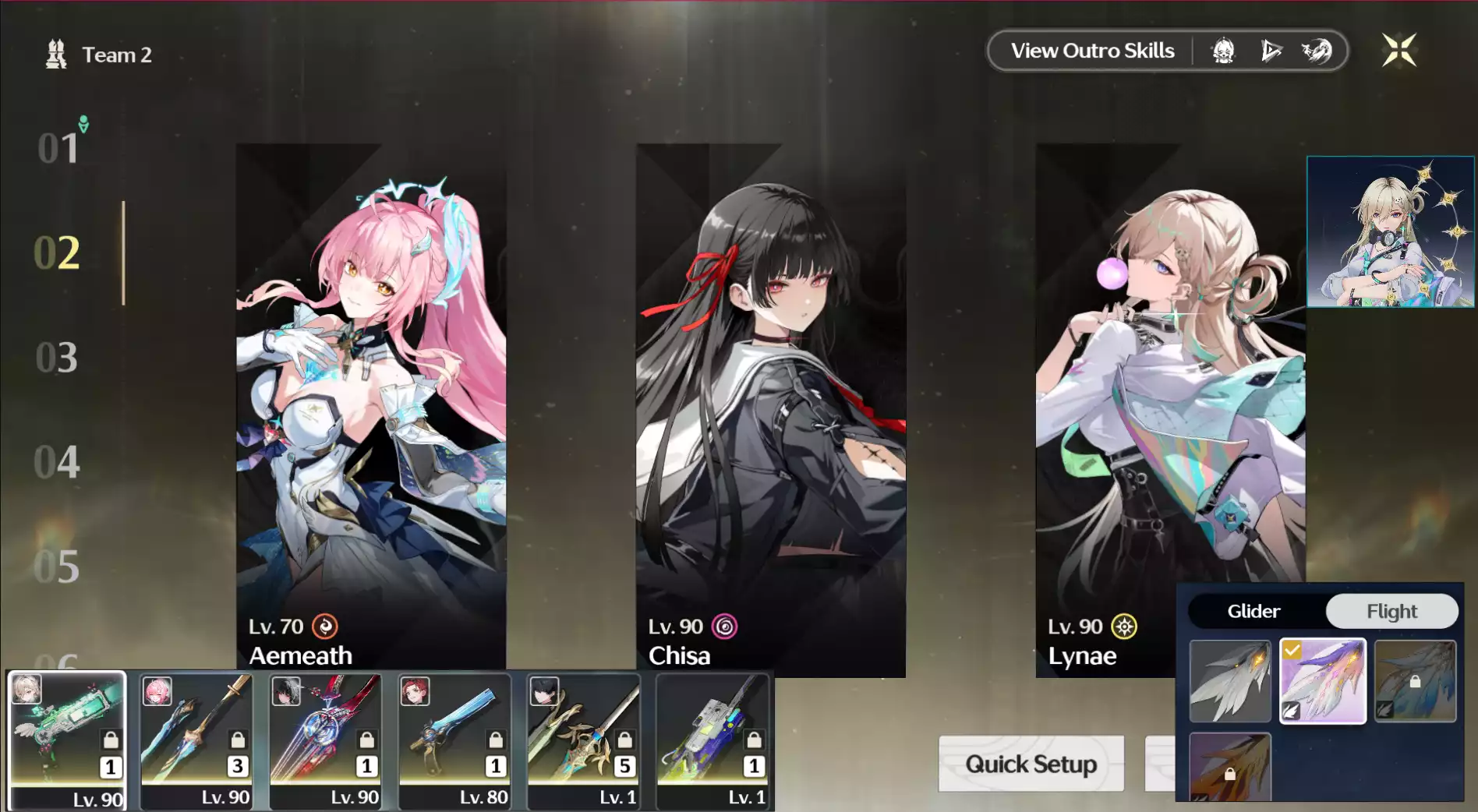Viewport: 1478px width, 812px height.
Task: Click the resonator character icon beside View Outro Skills
Action: pyautogui.click(x=1222, y=50)
